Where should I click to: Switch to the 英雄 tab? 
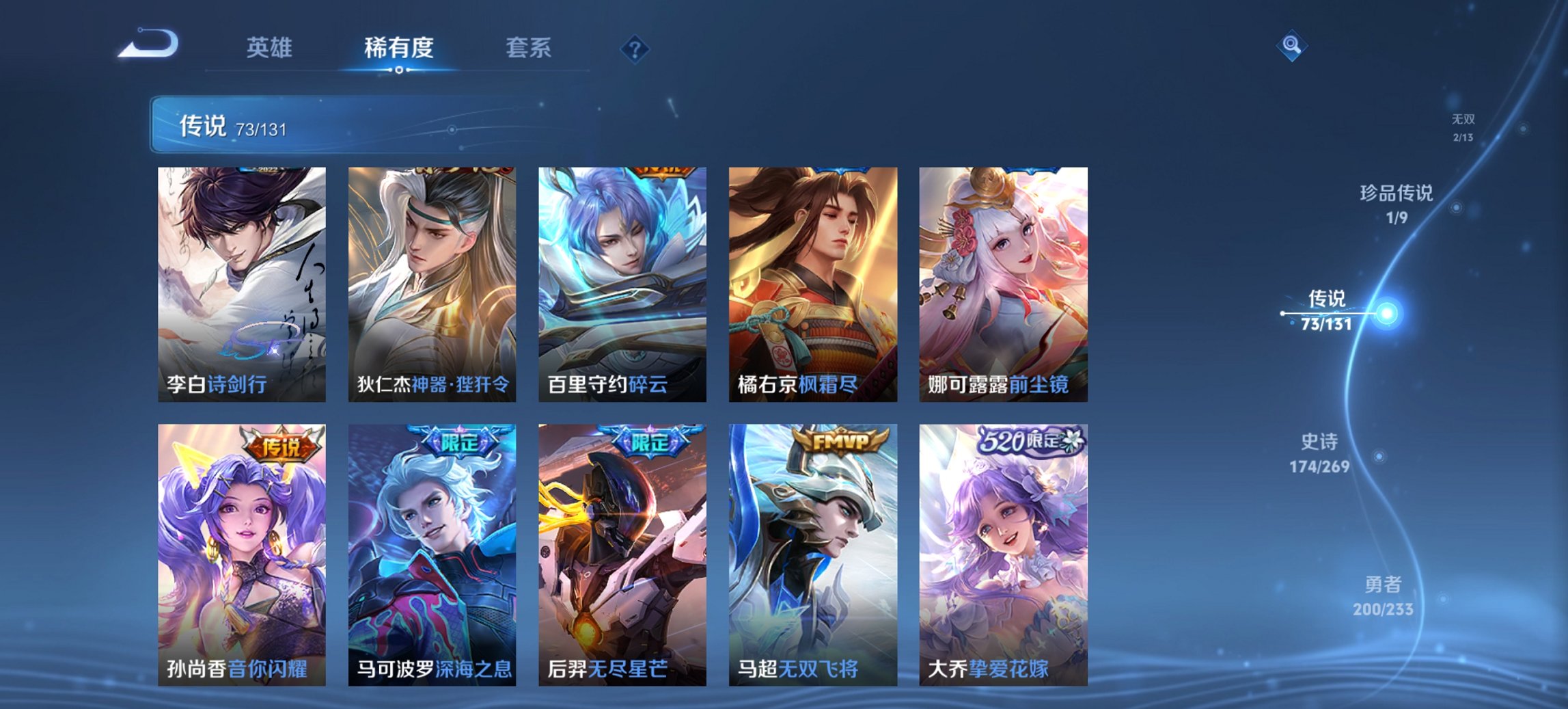click(x=271, y=48)
